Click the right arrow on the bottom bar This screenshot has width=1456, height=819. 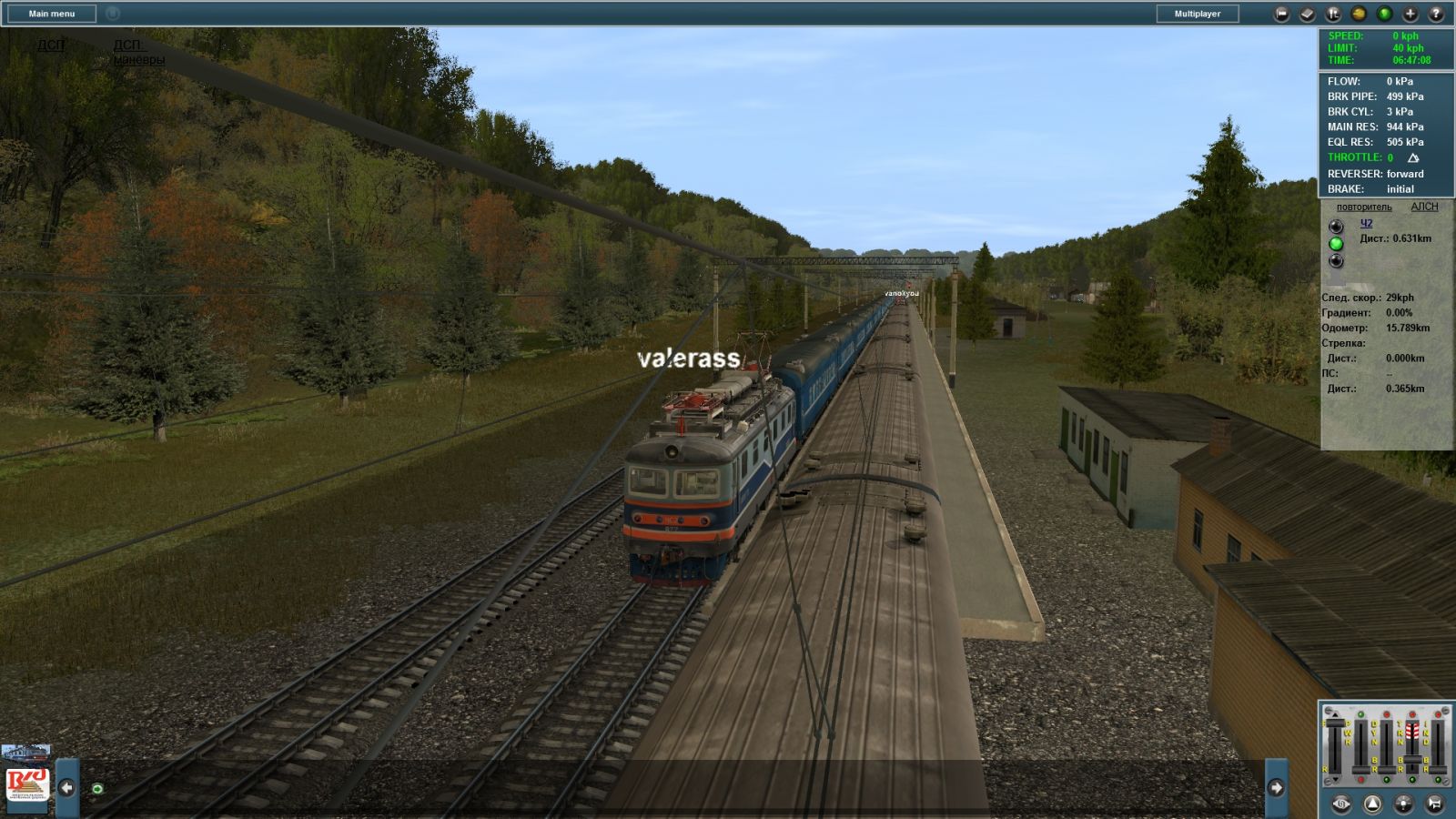point(1276,787)
